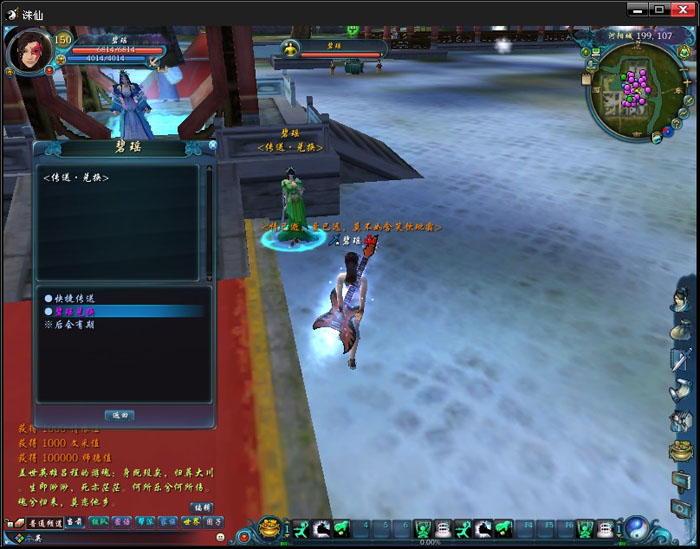The width and height of the screenshot is (700, 549).
Task: Switch to the 世界 chat channel tab
Action: (190, 522)
